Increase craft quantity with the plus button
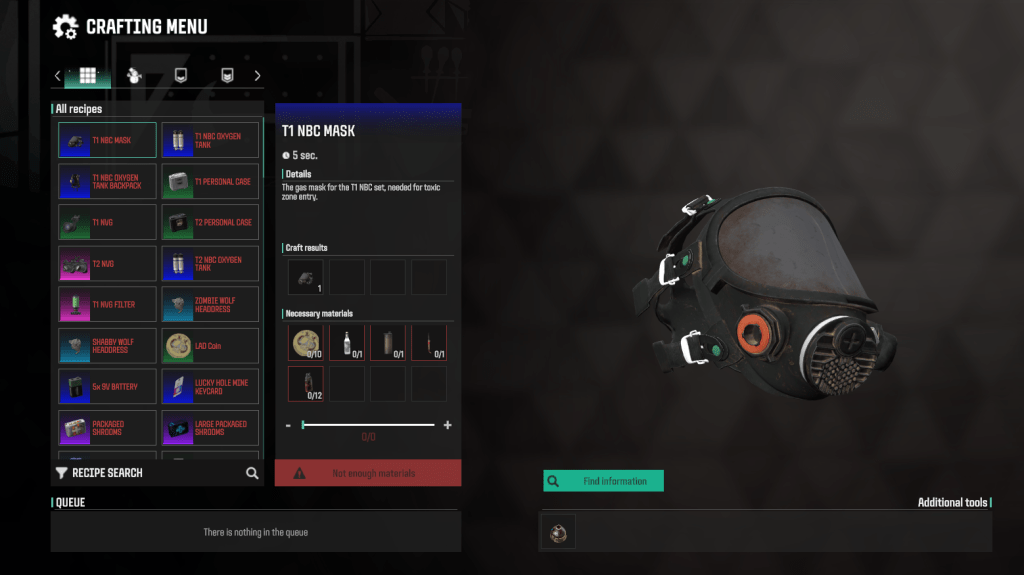1024x575 pixels. 447,425
